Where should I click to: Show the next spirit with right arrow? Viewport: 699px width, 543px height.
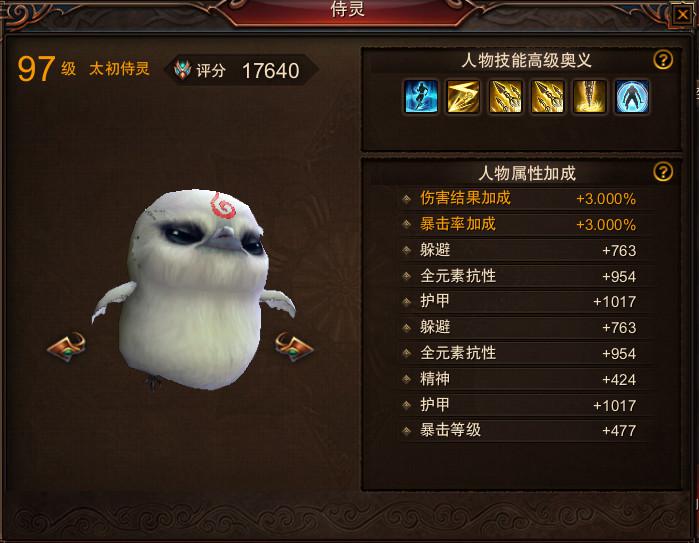[x=294, y=347]
